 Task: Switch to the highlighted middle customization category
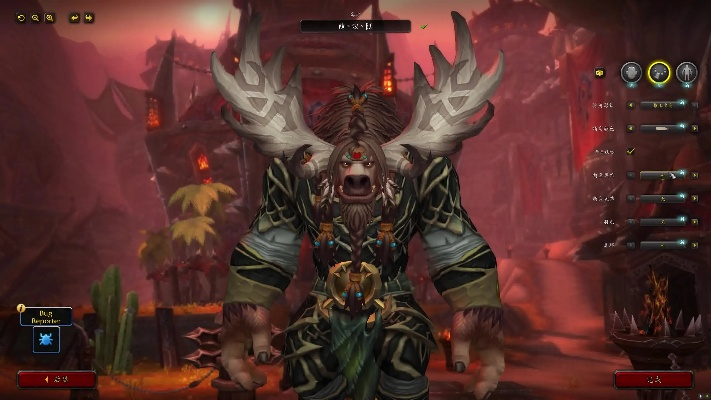click(x=659, y=72)
